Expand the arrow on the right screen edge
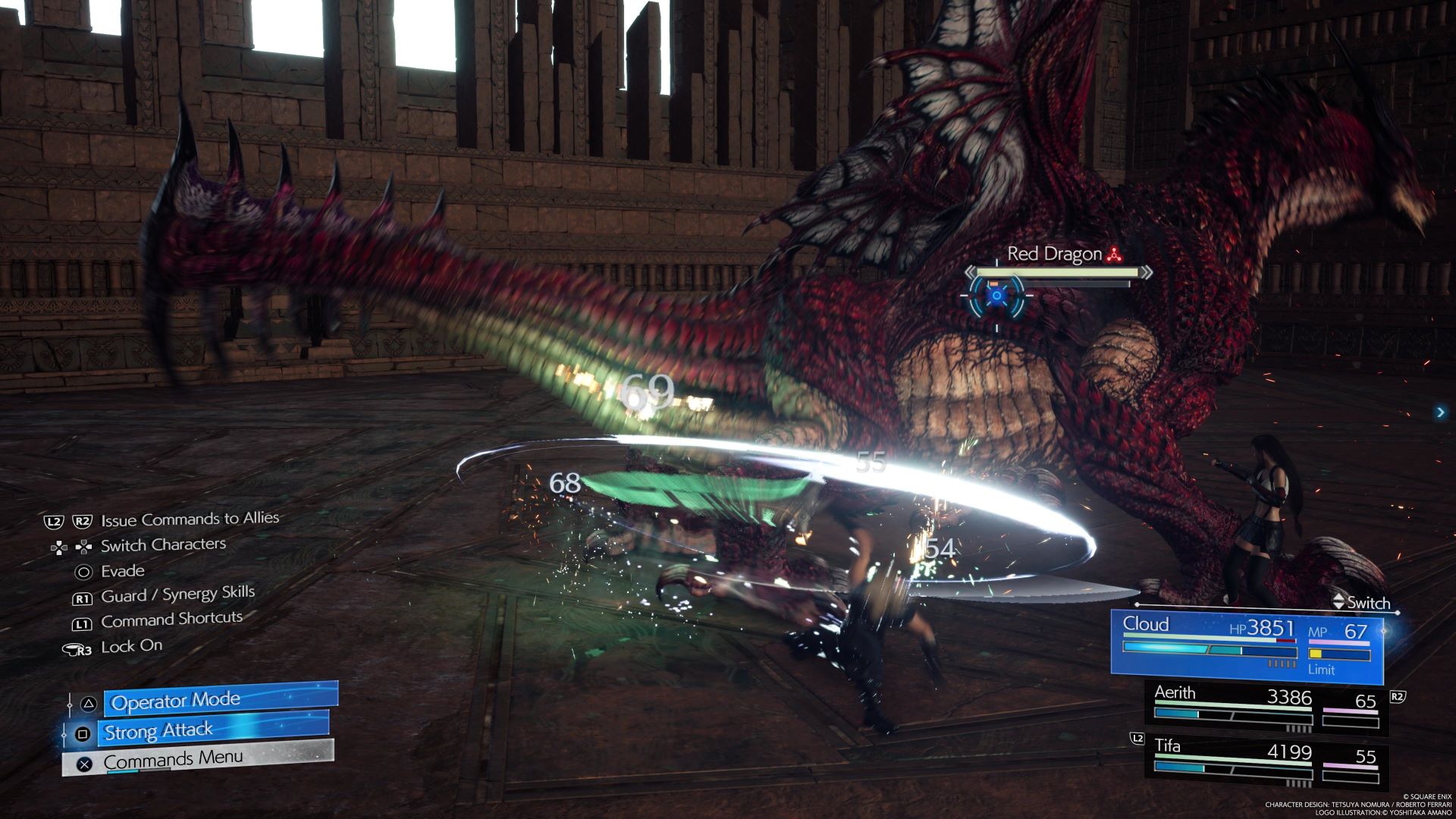The width and height of the screenshot is (1456, 819). [1440, 412]
